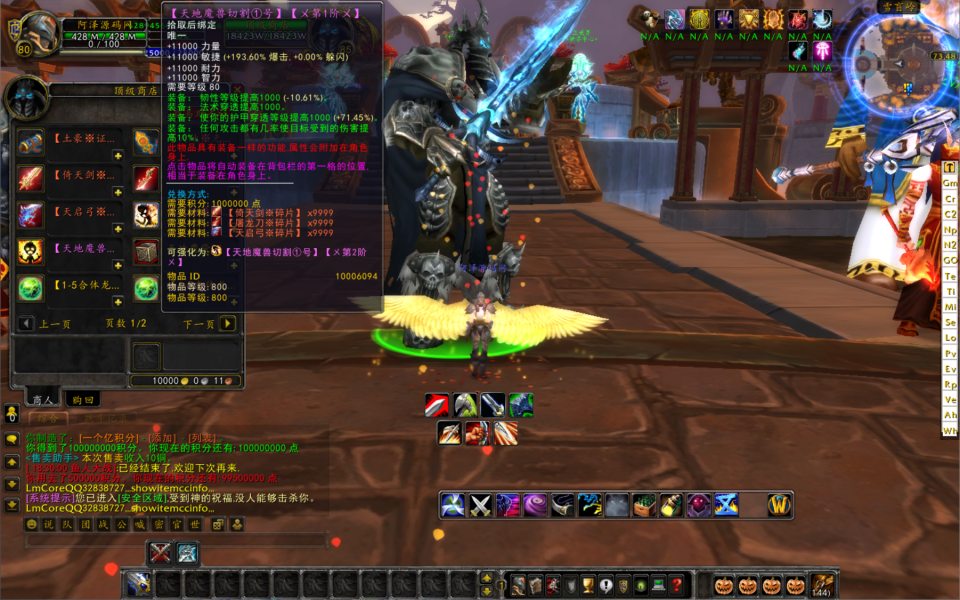Go back to the previous shop page

[x=26, y=323]
